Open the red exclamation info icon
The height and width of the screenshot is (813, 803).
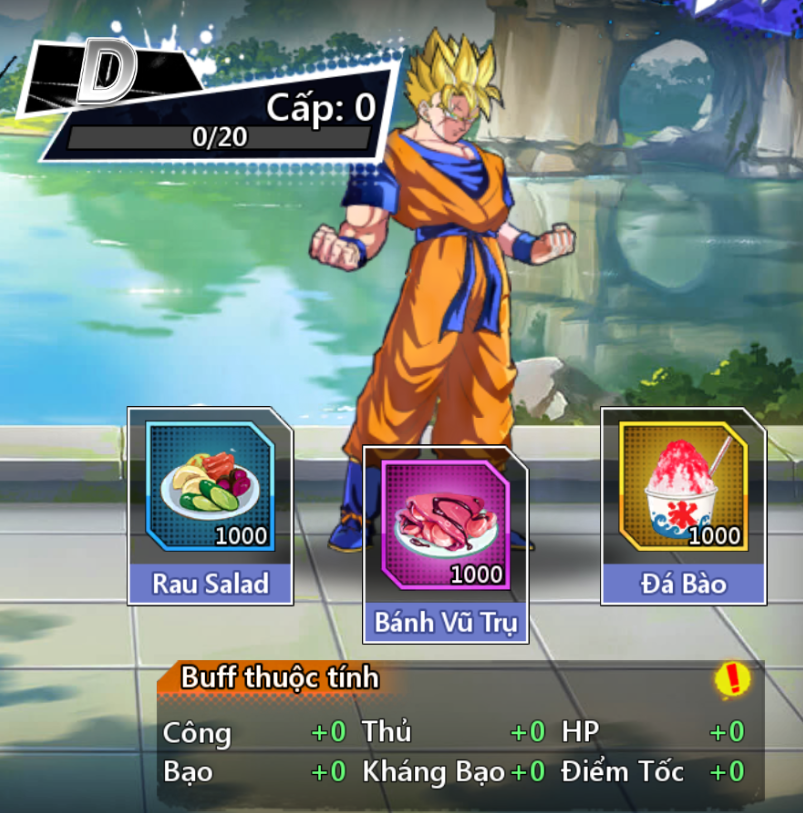[733, 680]
